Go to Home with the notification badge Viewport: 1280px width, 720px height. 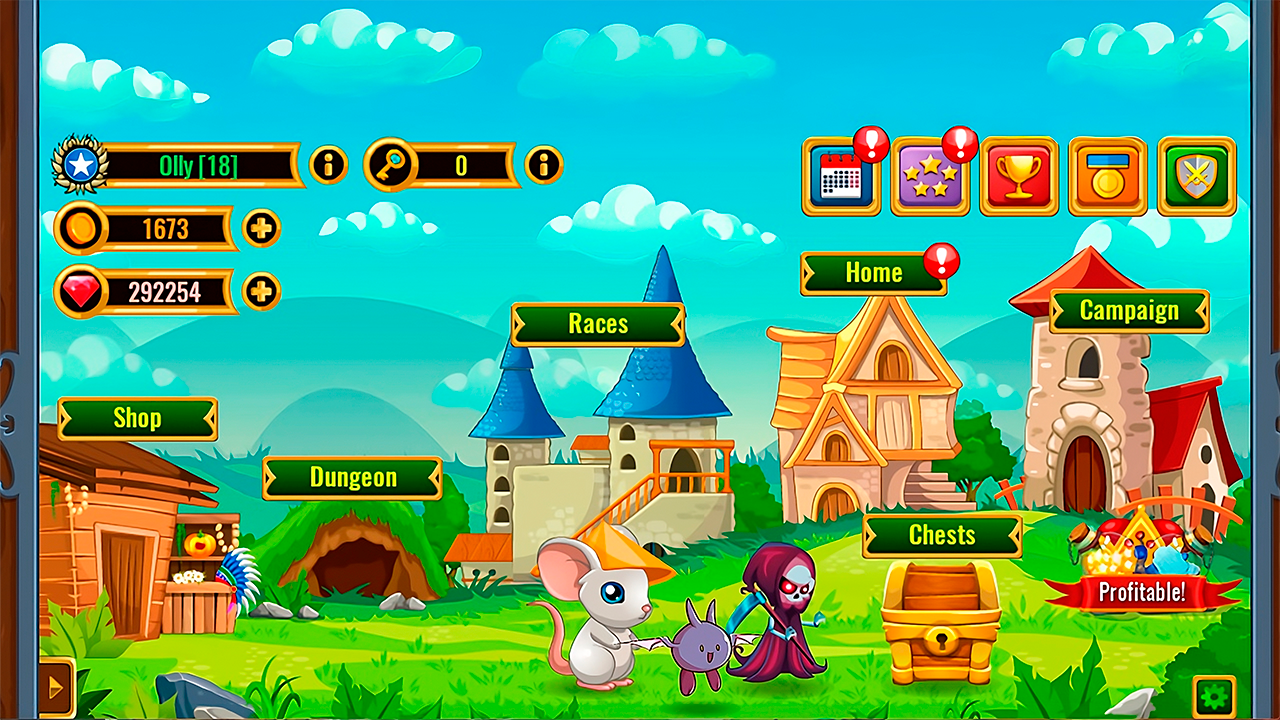(874, 272)
